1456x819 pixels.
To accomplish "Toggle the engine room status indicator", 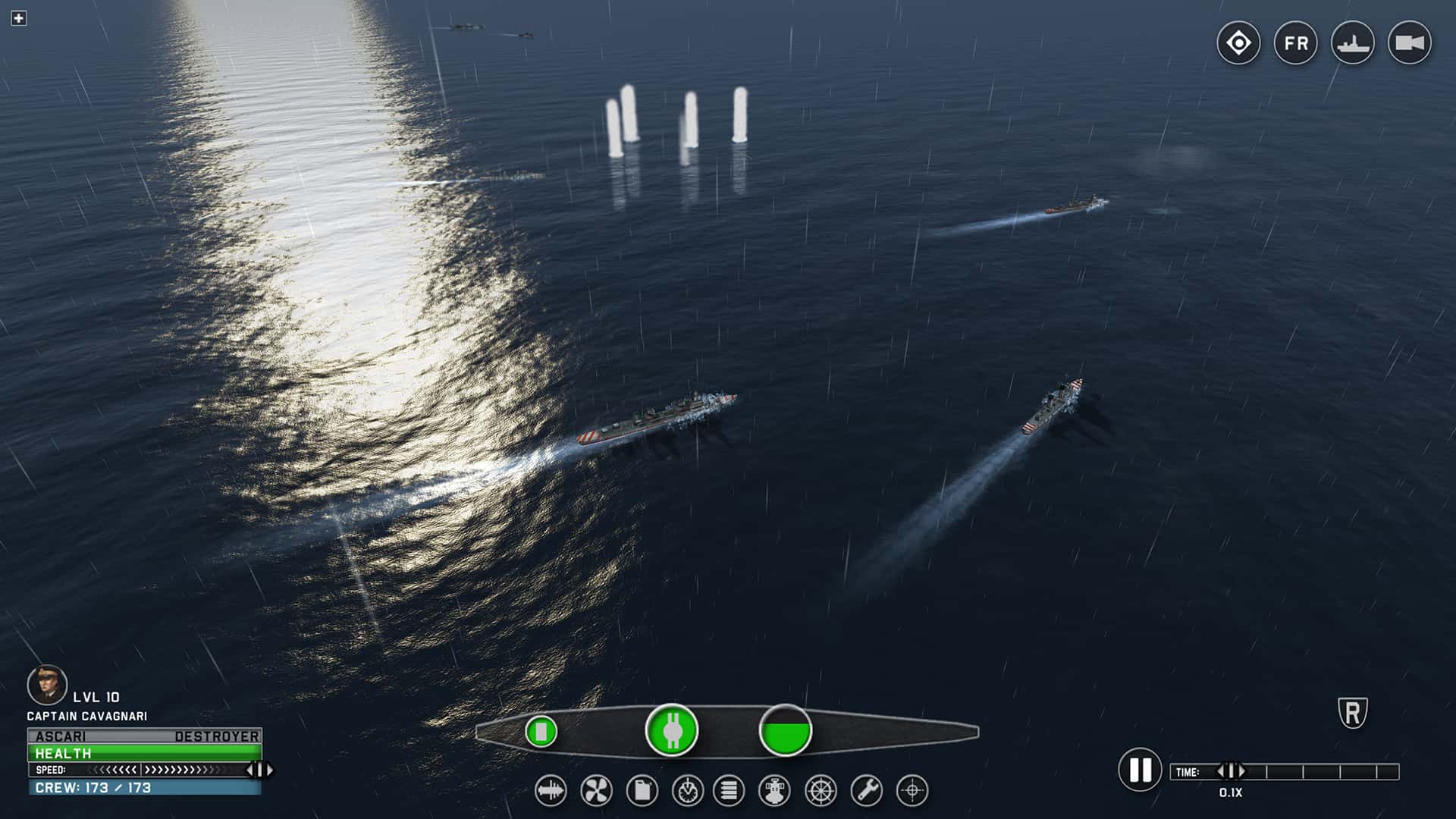I will [671, 730].
